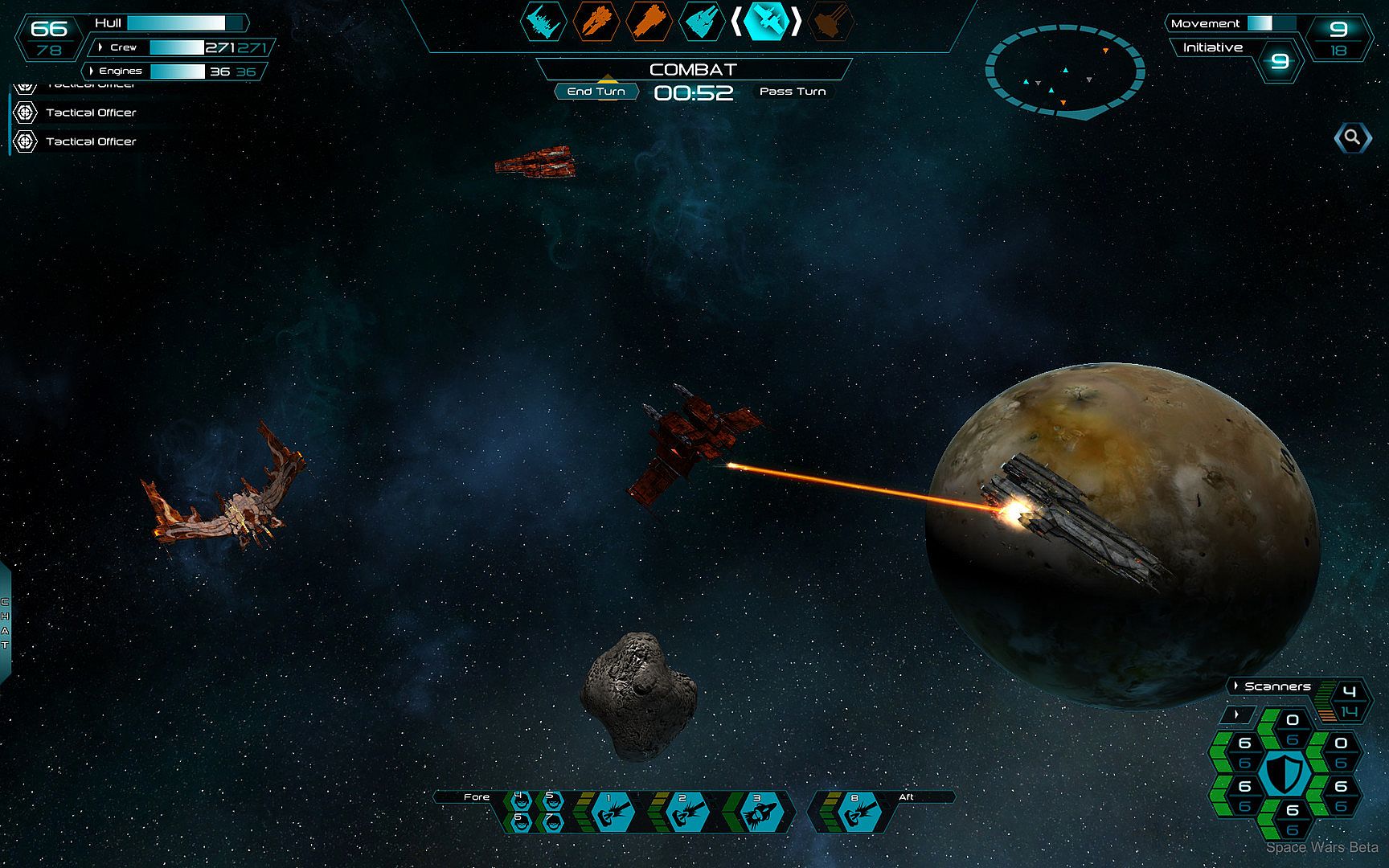Select the bottom Tactical Officer entry
The image size is (1389, 868).
(90, 141)
